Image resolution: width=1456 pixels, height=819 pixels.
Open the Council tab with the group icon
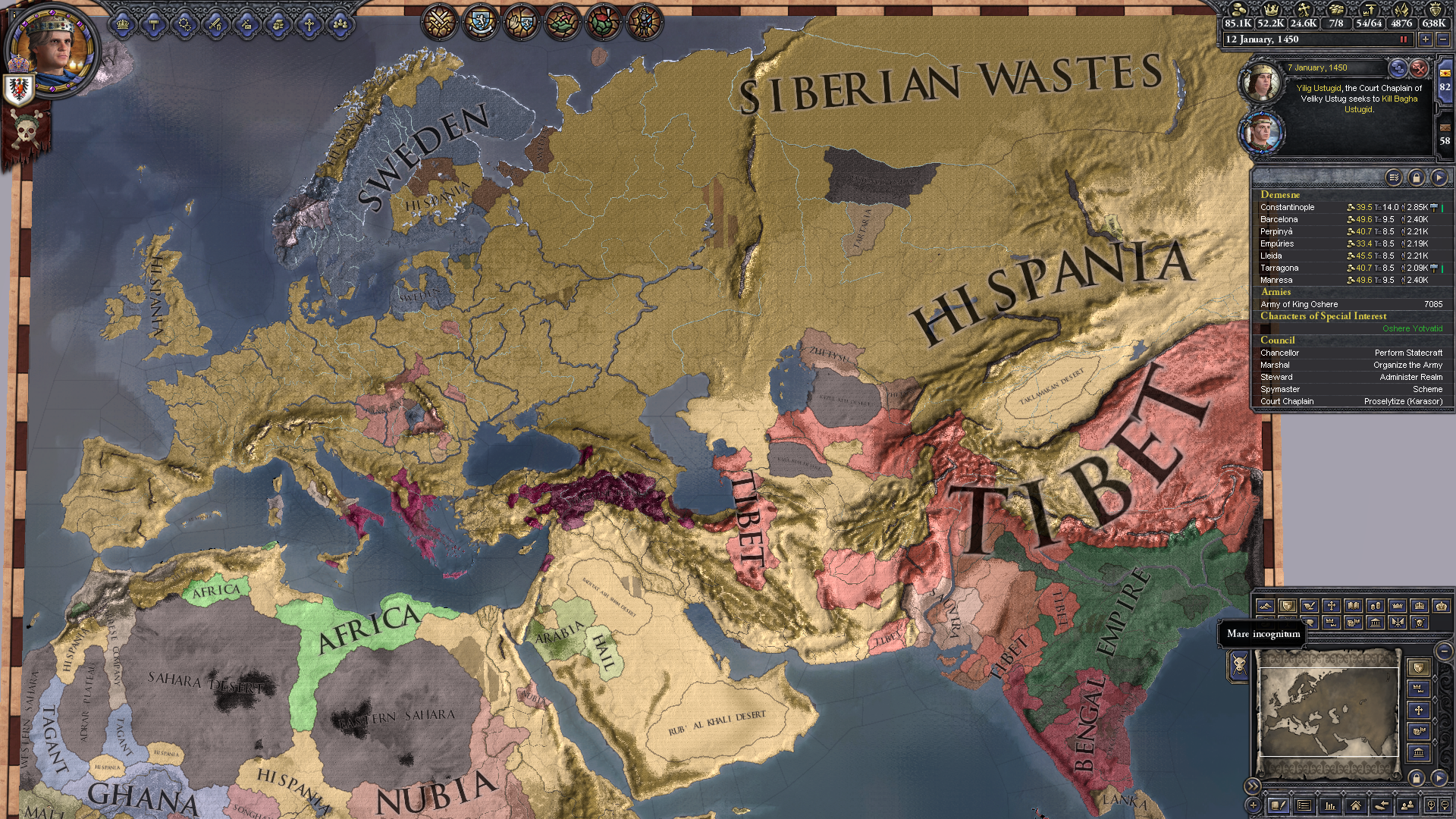tap(340, 24)
